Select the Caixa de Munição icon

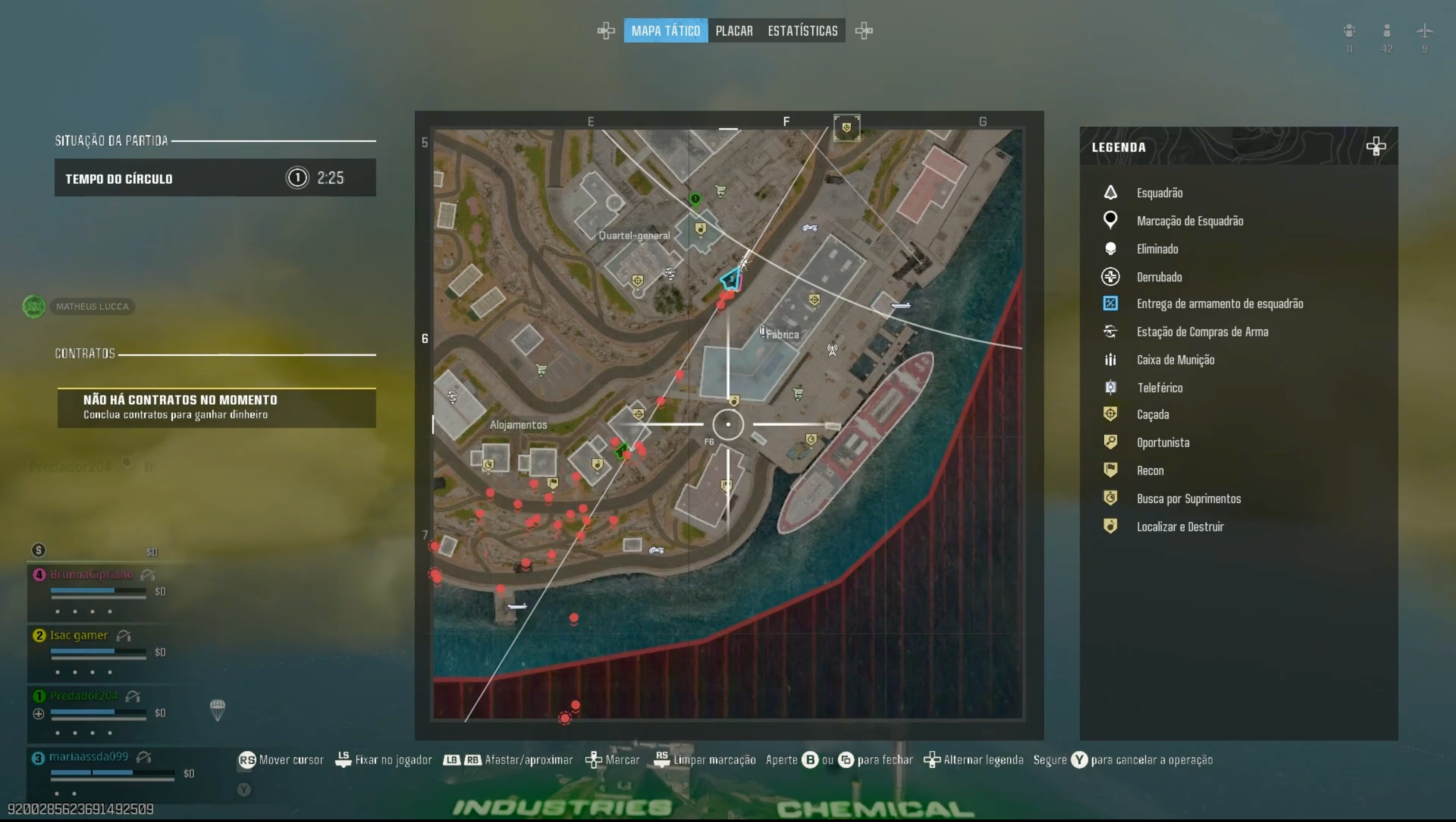1111,360
